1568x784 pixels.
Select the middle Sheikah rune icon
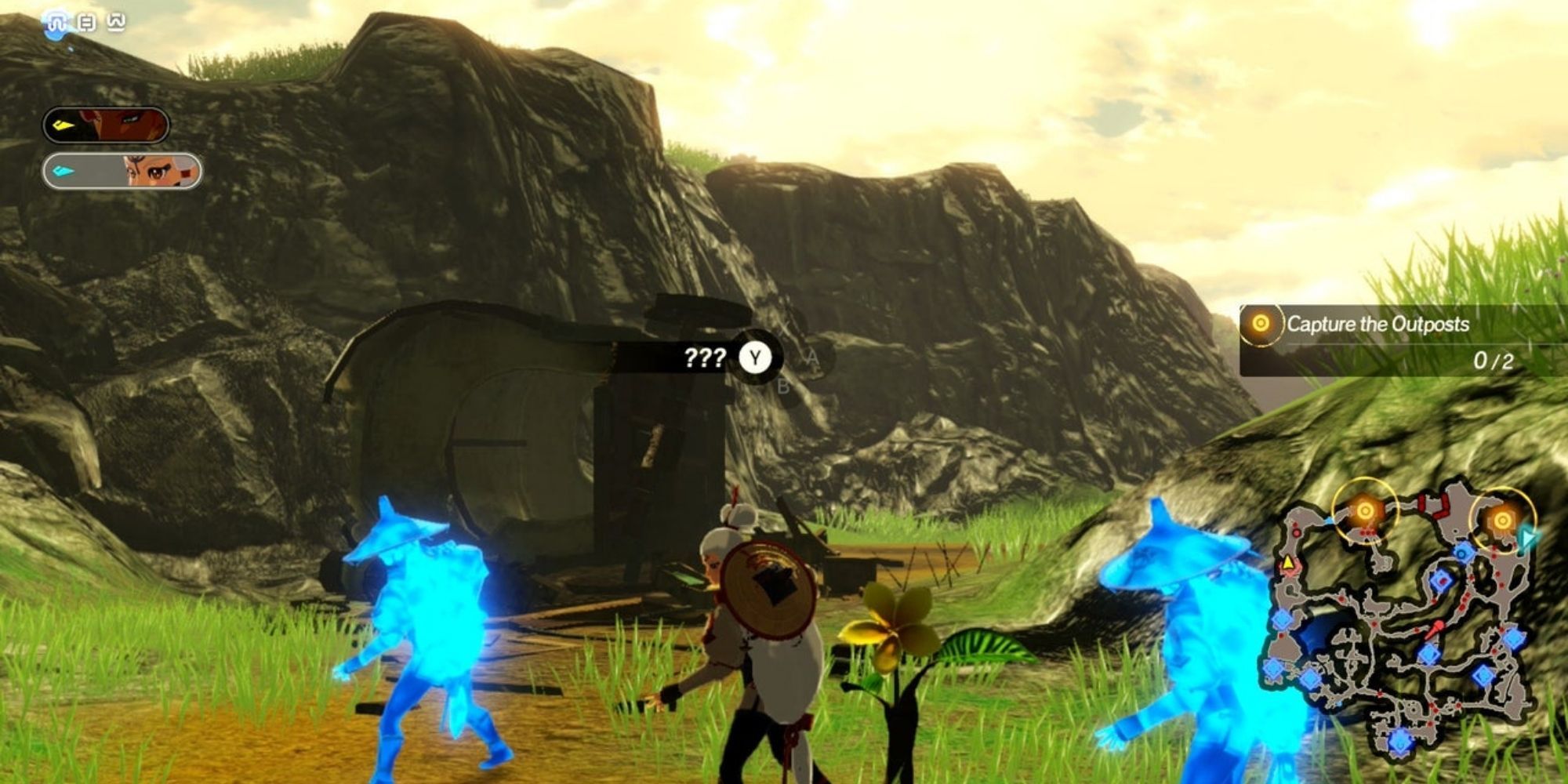[x=86, y=20]
